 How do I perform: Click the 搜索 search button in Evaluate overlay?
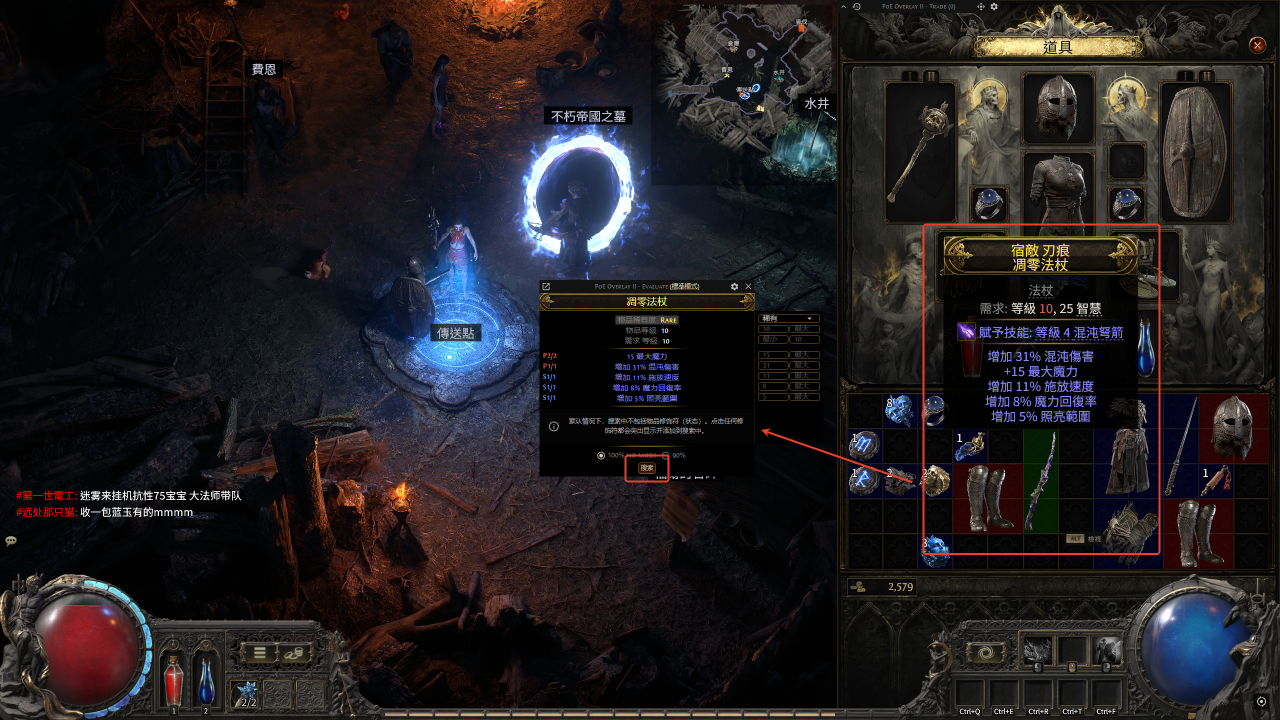(647, 467)
